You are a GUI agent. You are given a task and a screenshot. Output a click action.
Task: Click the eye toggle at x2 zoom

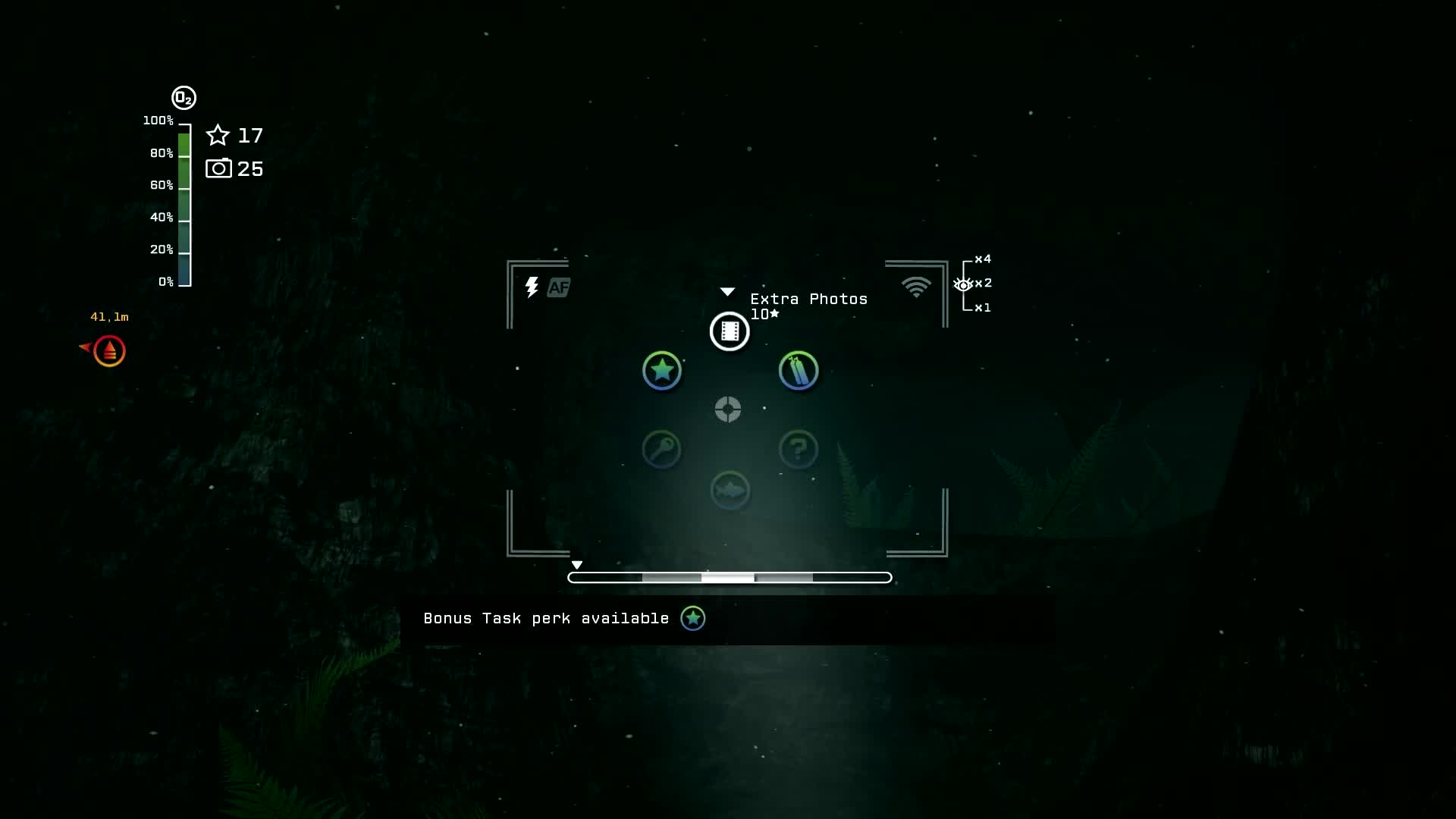click(x=964, y=284)
